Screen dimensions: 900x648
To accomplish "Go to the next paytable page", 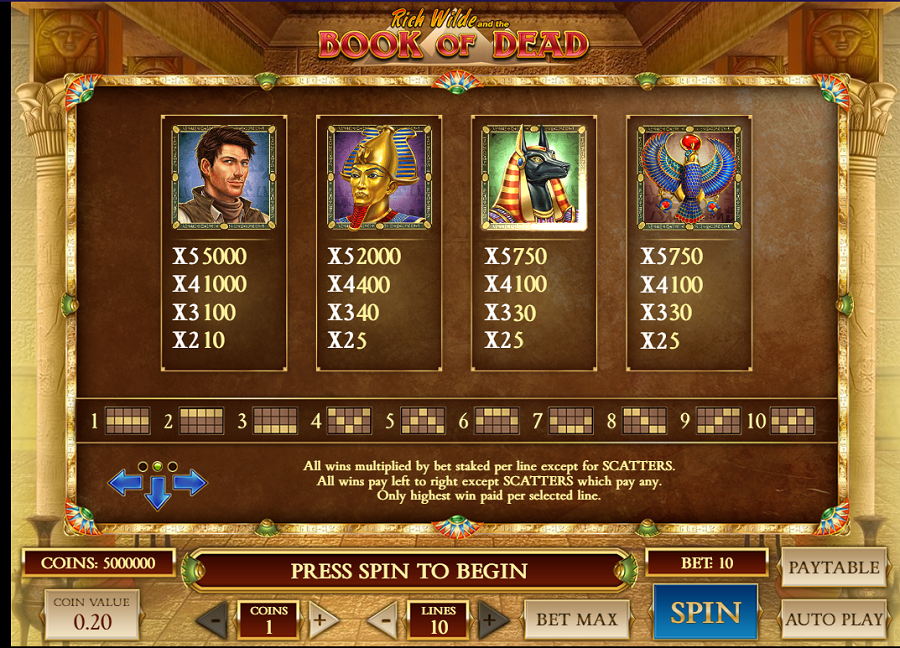I will pos(190,483).
